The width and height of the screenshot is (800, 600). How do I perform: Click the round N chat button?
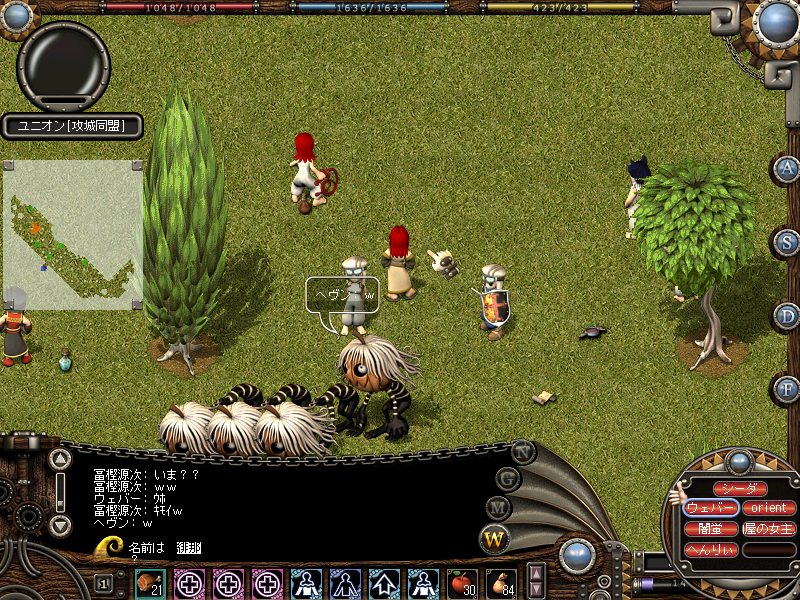522,451
